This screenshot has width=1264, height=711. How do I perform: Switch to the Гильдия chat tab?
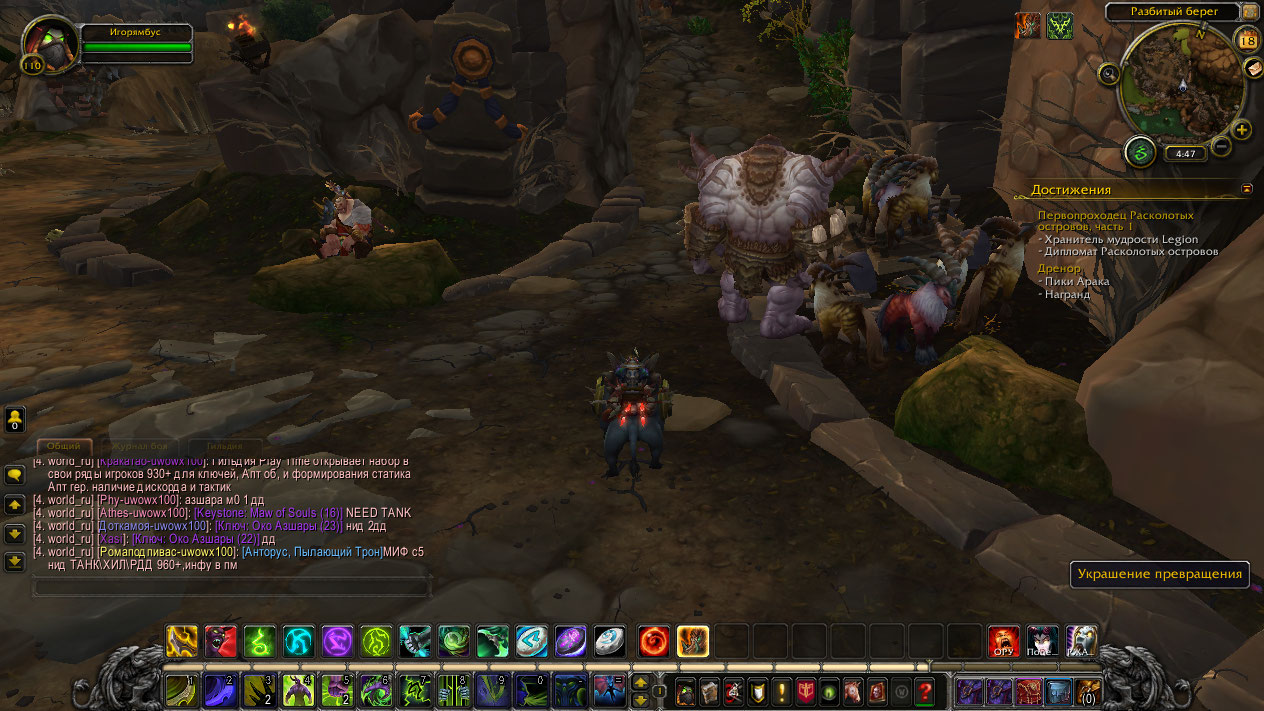225,446
